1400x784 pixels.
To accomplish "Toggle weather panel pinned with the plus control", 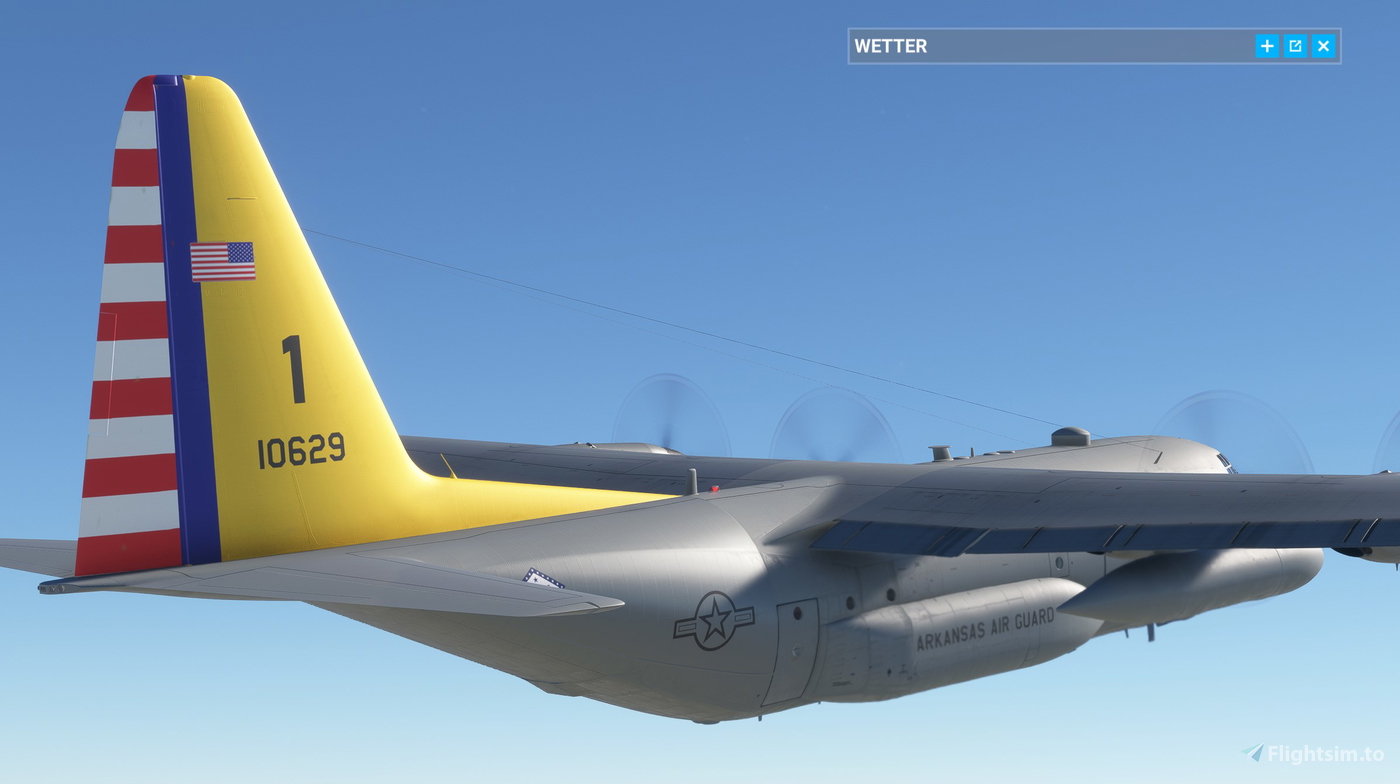I will pyautogui.click(x=1267, y=45).
